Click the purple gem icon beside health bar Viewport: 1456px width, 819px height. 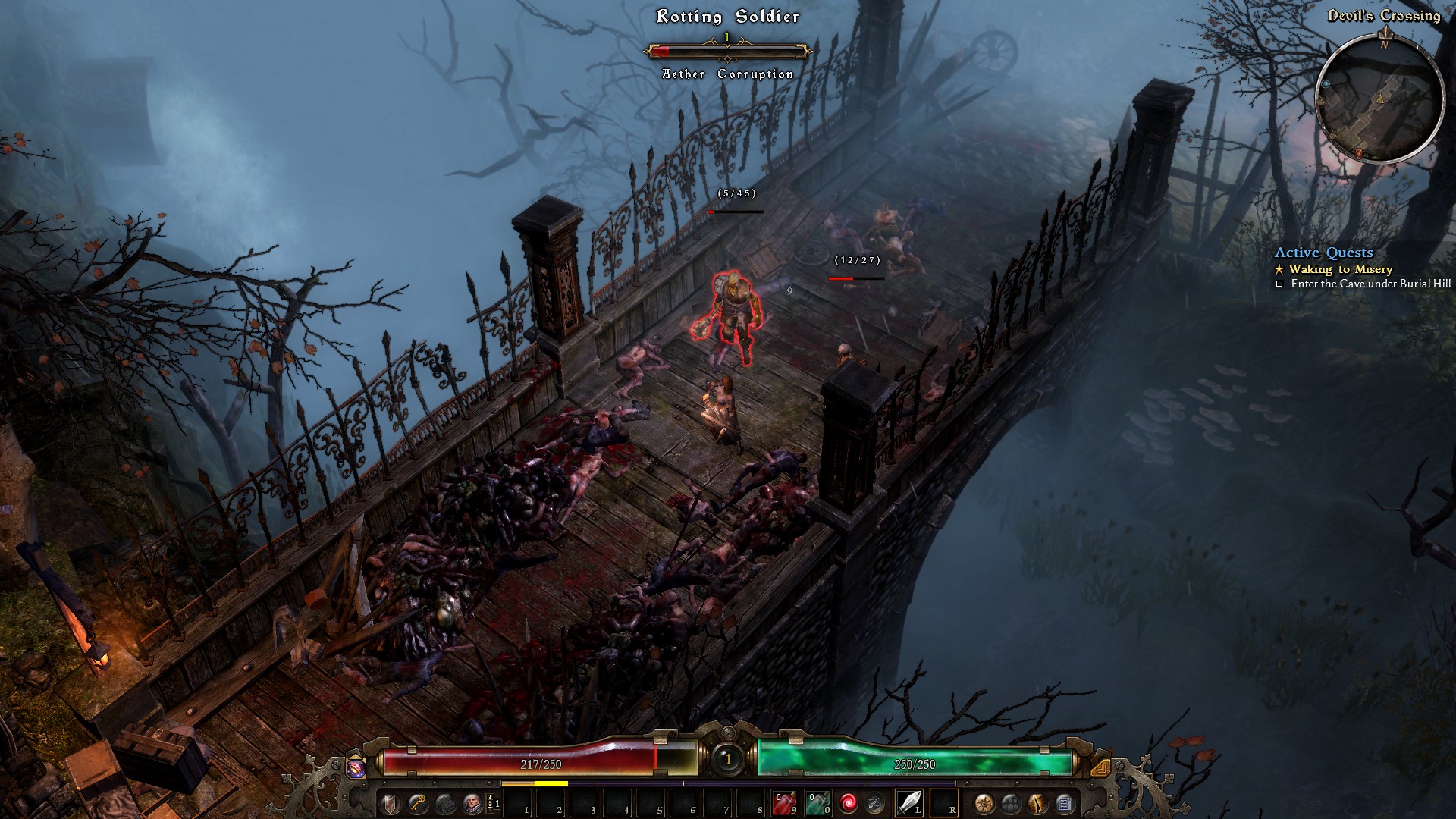[356, 767]
